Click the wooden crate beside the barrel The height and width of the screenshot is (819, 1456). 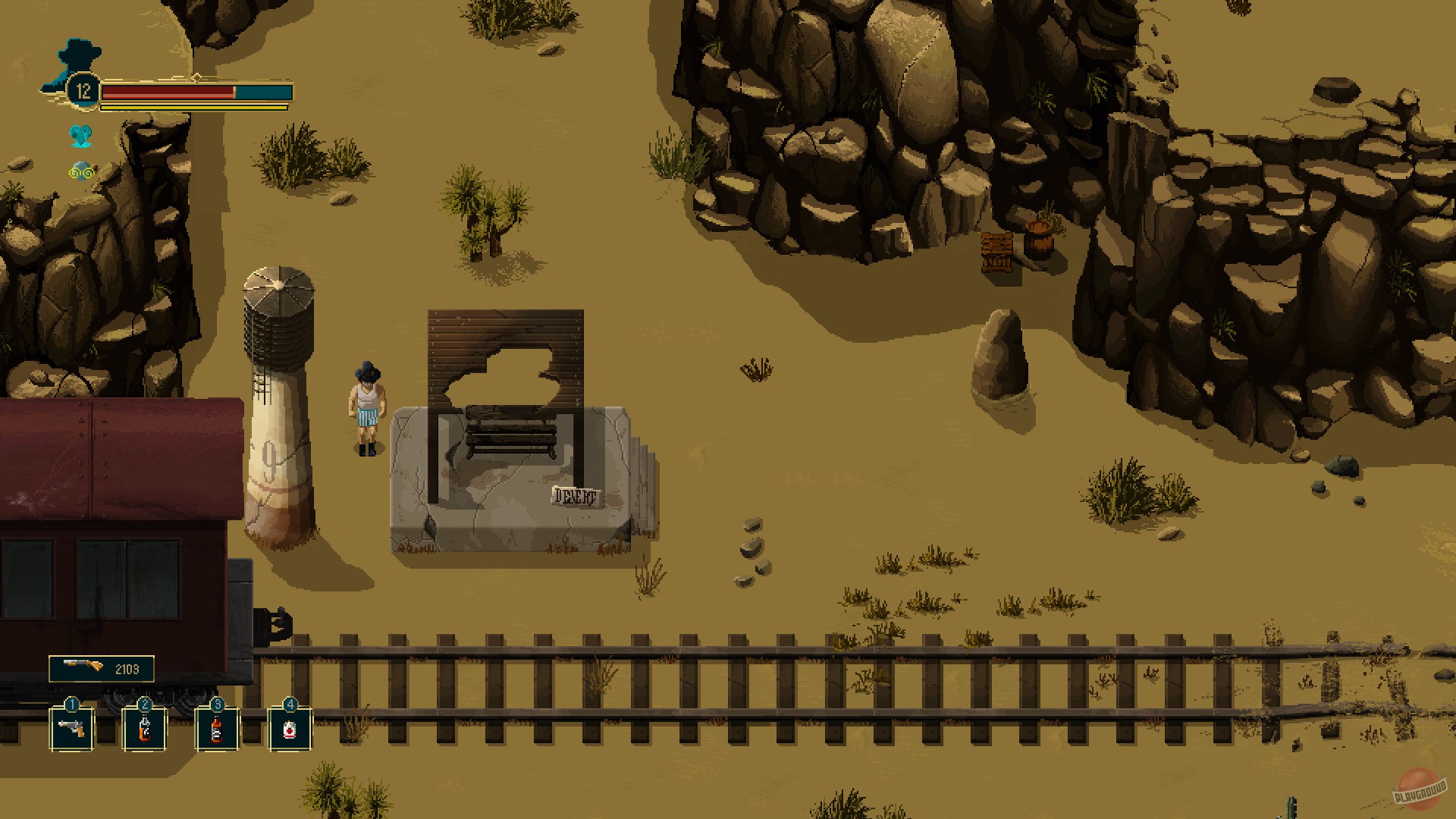[996, 250]
